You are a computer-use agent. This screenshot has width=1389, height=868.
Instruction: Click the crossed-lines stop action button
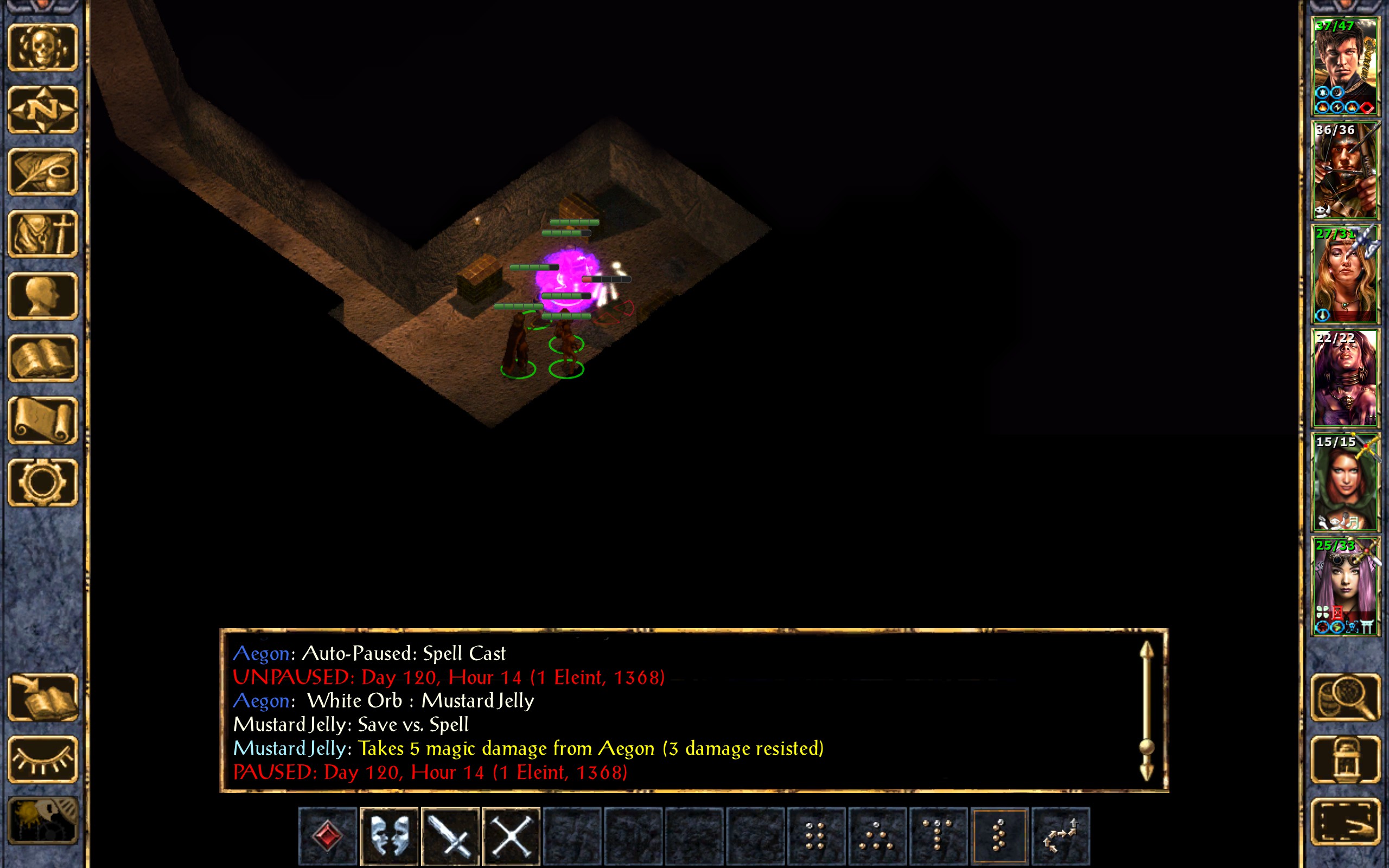click(x=511, y=835)
